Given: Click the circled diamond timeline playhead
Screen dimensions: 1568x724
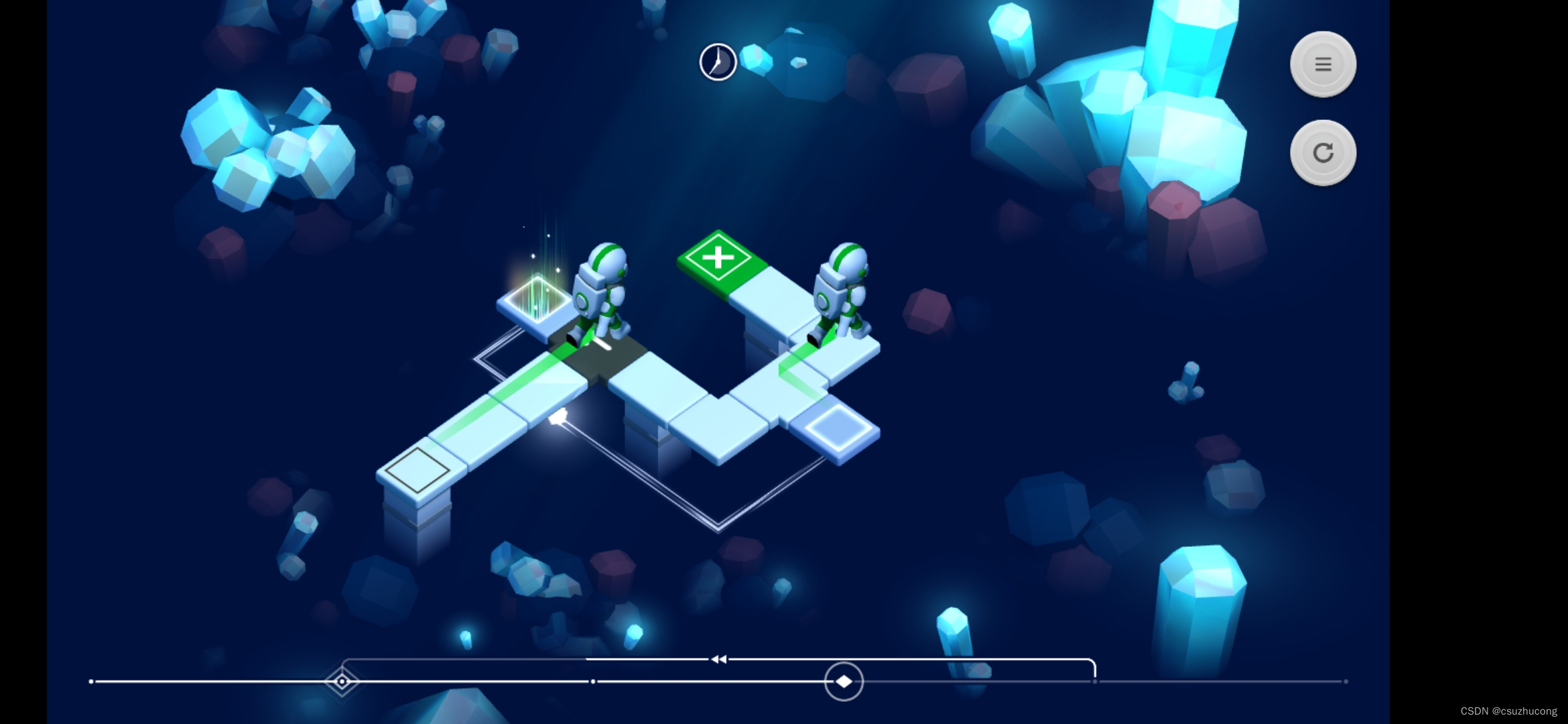Looking at the screenshot, I should pyautogui.click(x=844, y=681).
